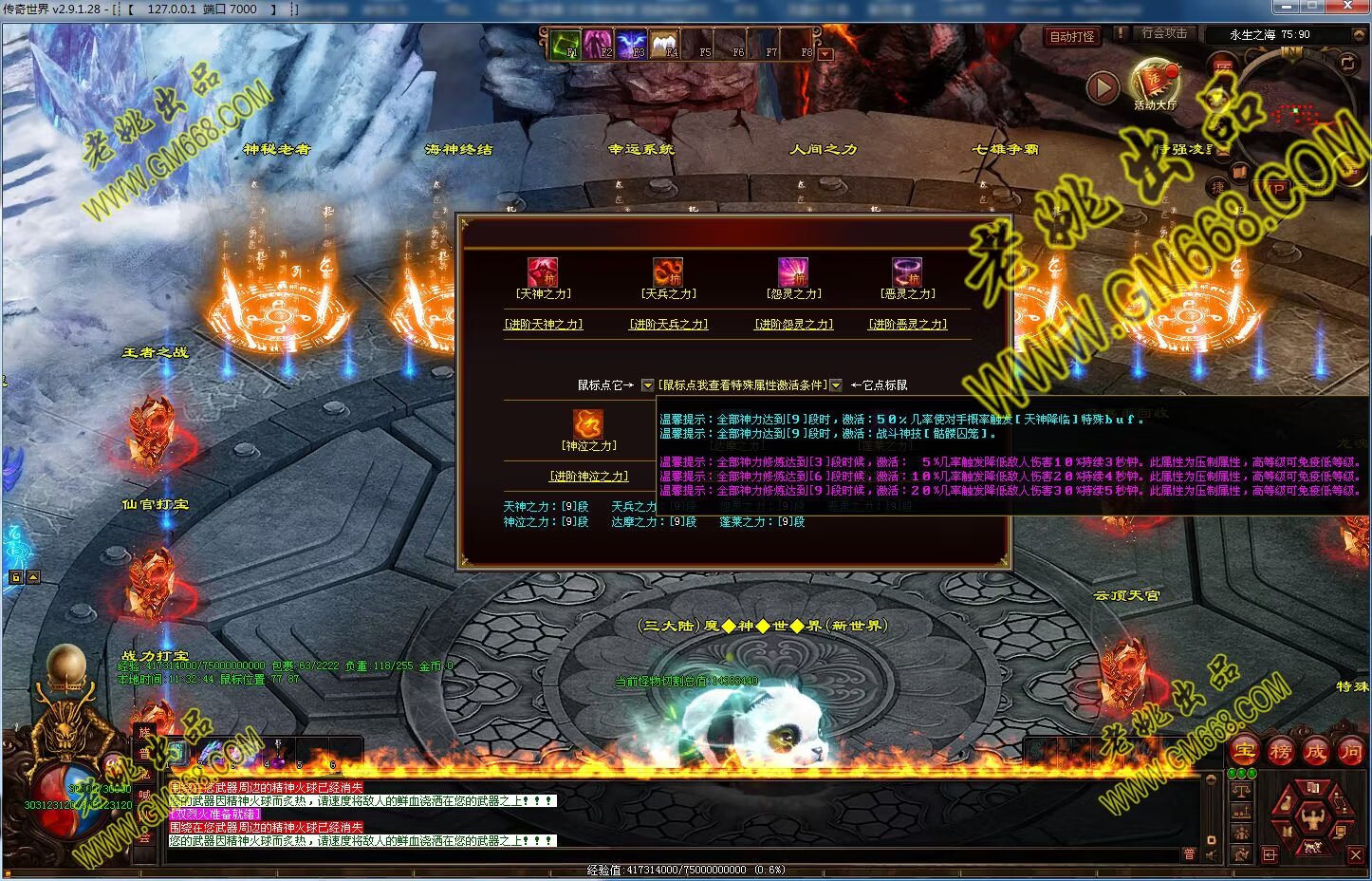Image resolution: width=1372 pixels, height=881 pixels.
Task: Select the 进阶怨灵之力 upgrade link
Action: [x=793, y=325]
